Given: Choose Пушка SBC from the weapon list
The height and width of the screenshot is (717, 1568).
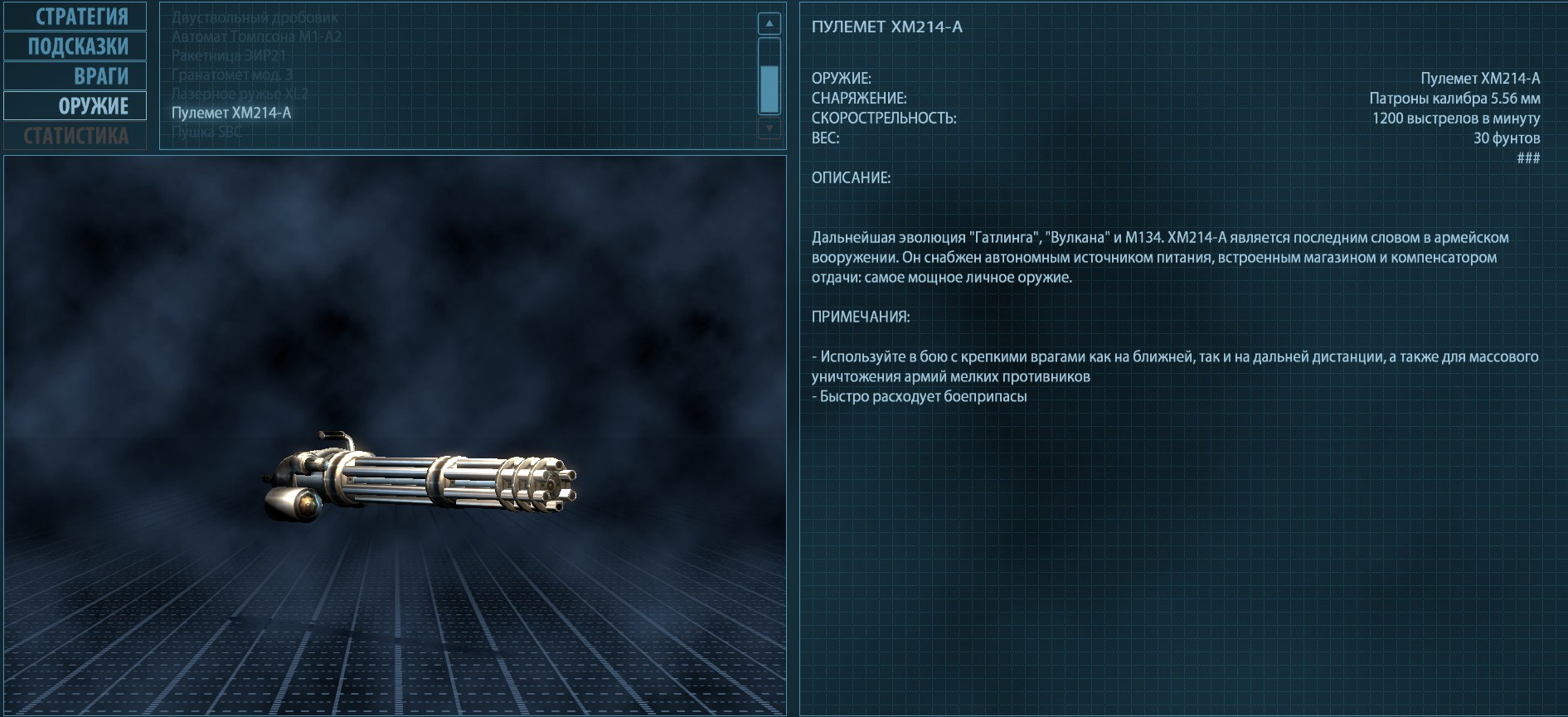Looking at the screenshot, I should [206, 131].
